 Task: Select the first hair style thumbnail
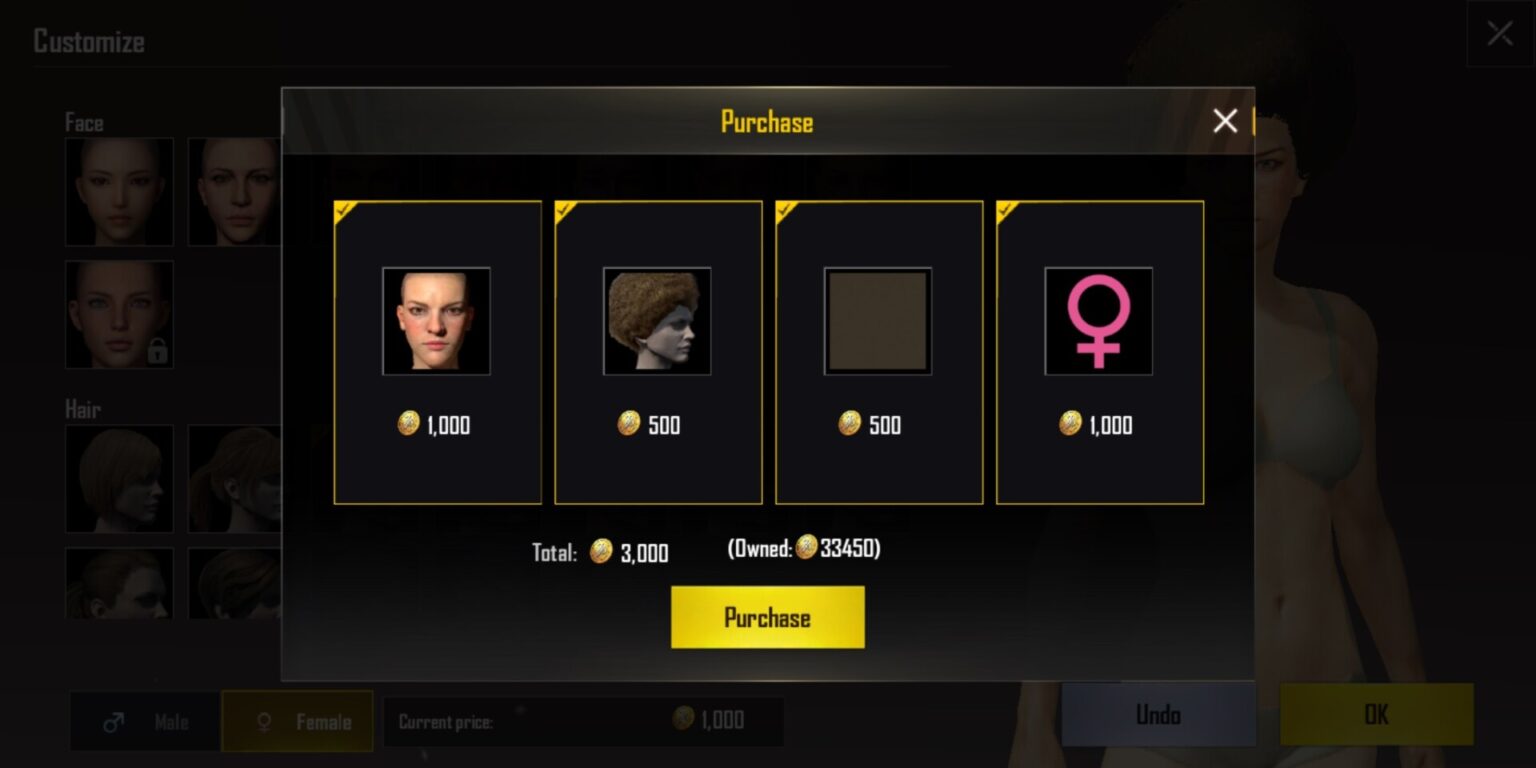pos(119,478)
